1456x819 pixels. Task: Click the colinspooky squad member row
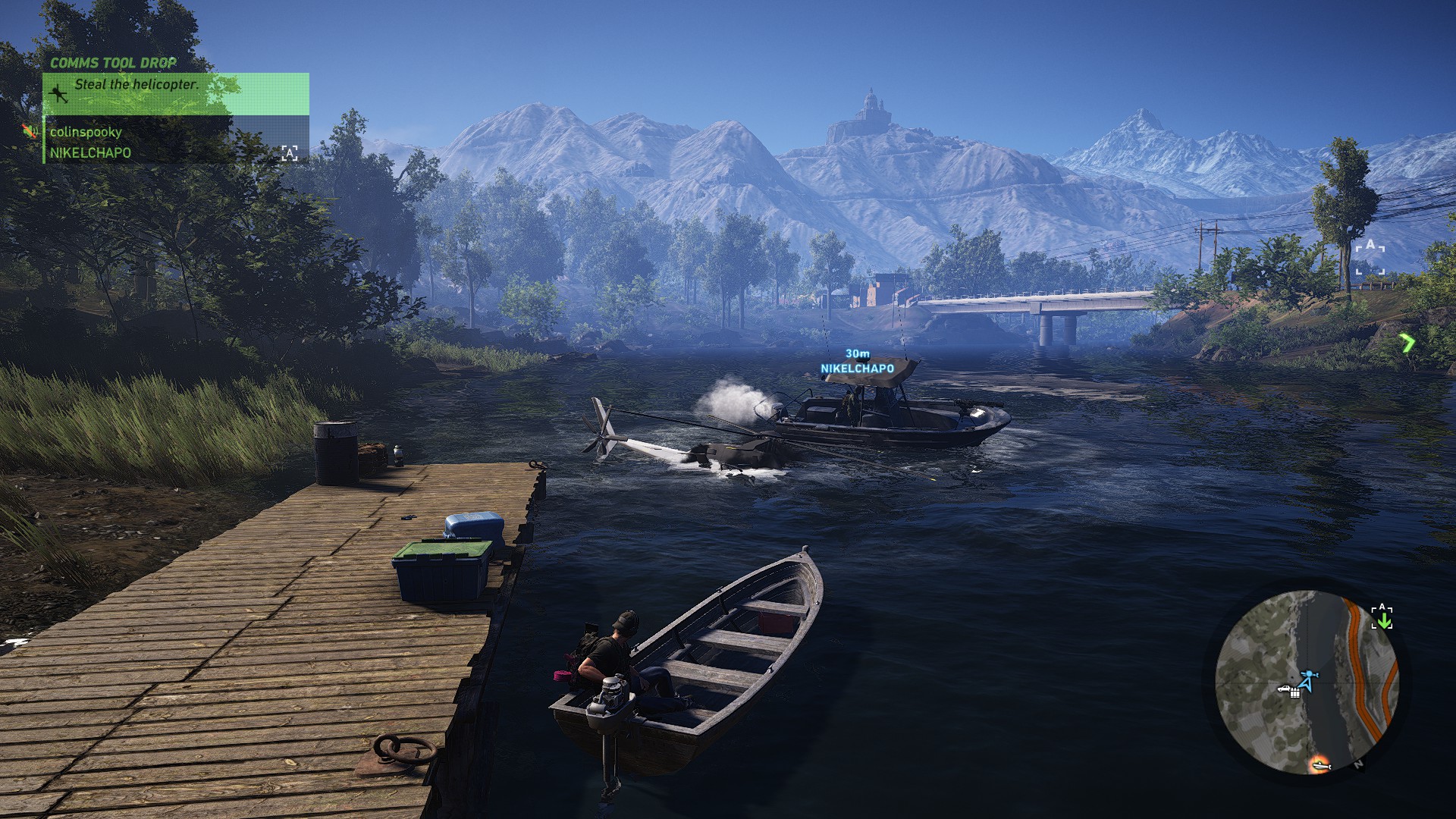coord(86,132)
